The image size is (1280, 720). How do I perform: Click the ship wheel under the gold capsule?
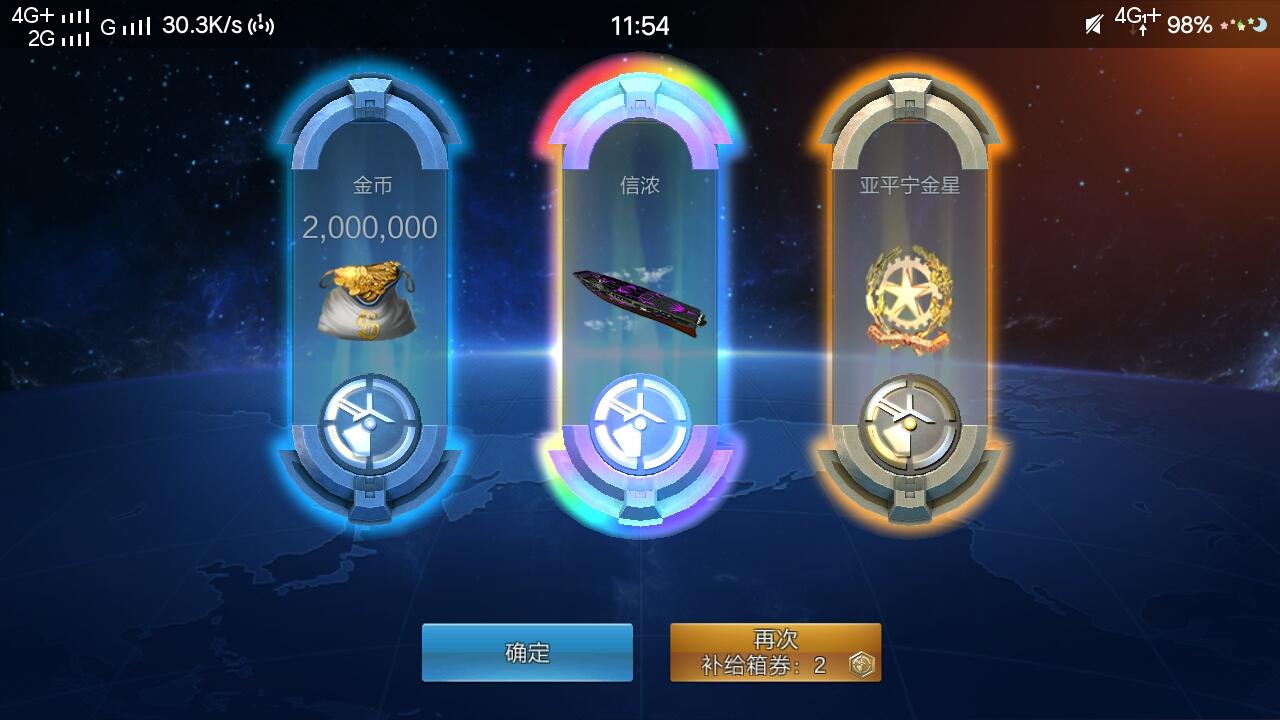(370, 418)
